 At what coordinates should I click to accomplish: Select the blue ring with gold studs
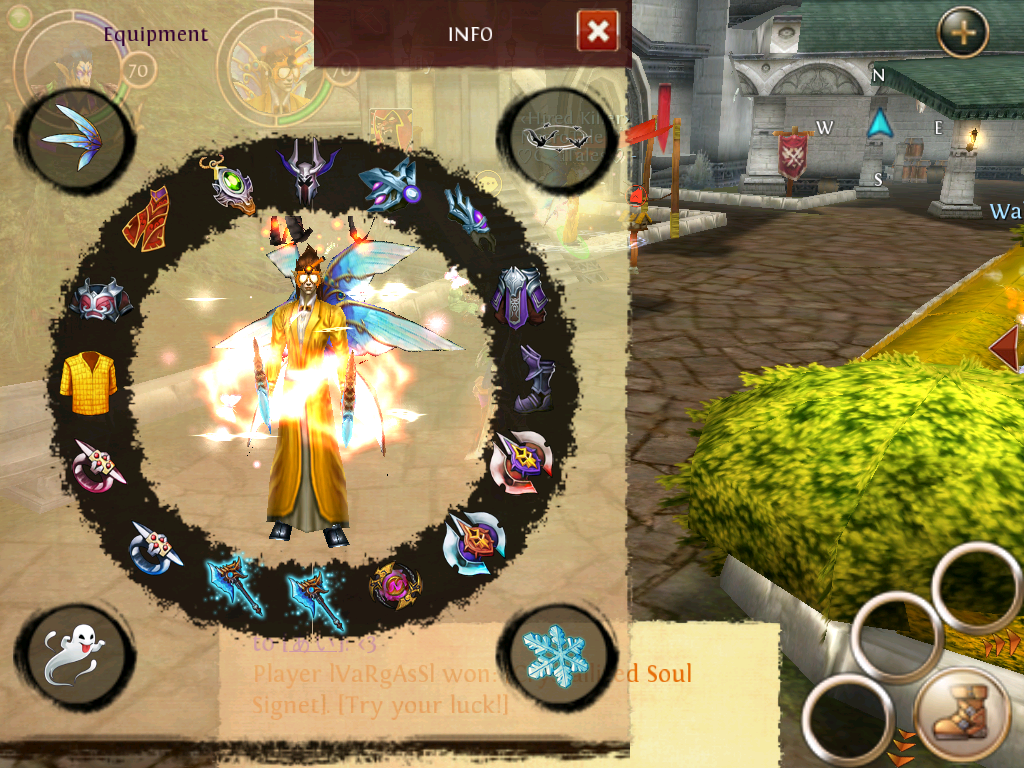click(155, 545)
